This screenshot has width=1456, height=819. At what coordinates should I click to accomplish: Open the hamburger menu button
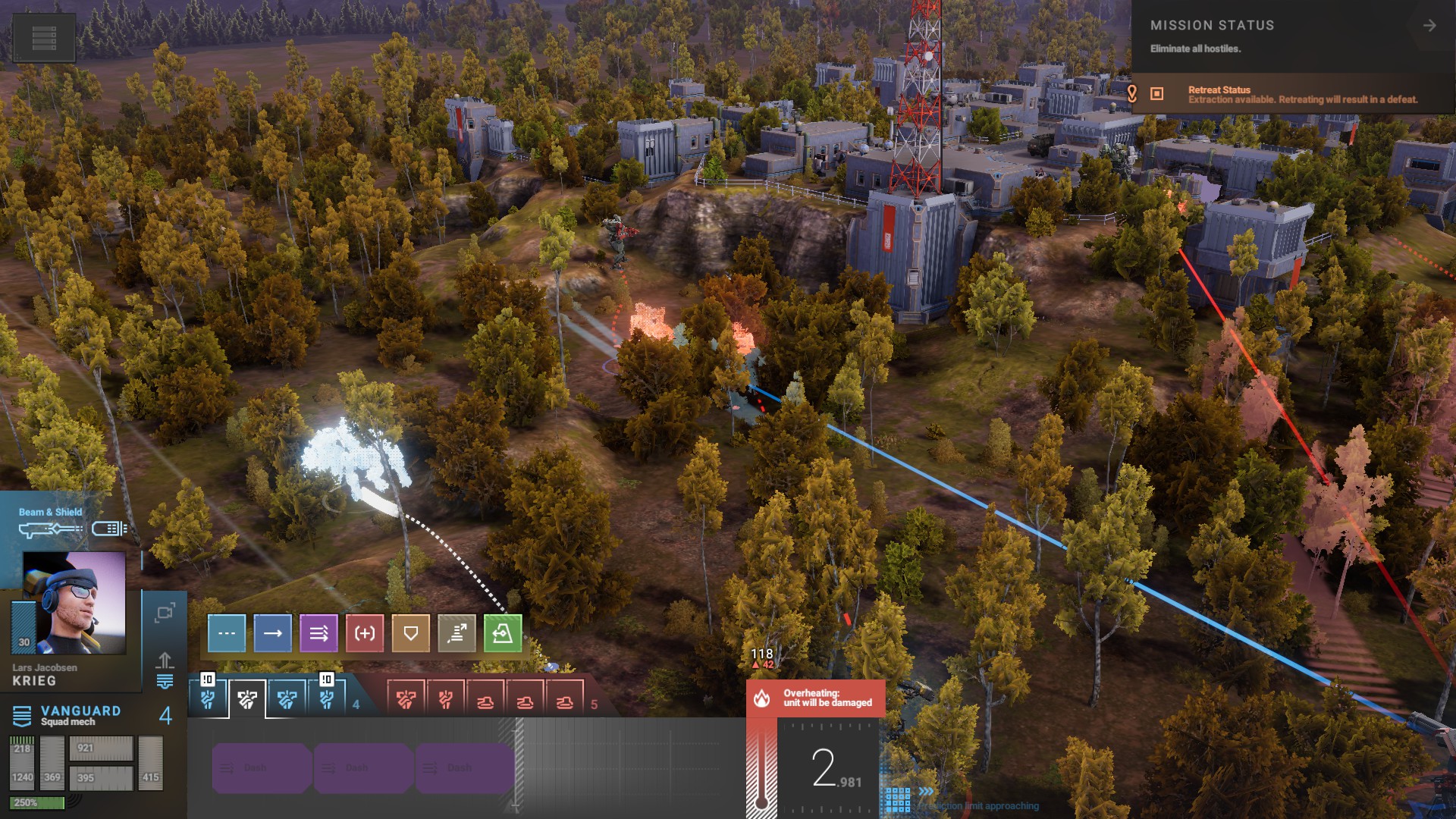point(44,37)
